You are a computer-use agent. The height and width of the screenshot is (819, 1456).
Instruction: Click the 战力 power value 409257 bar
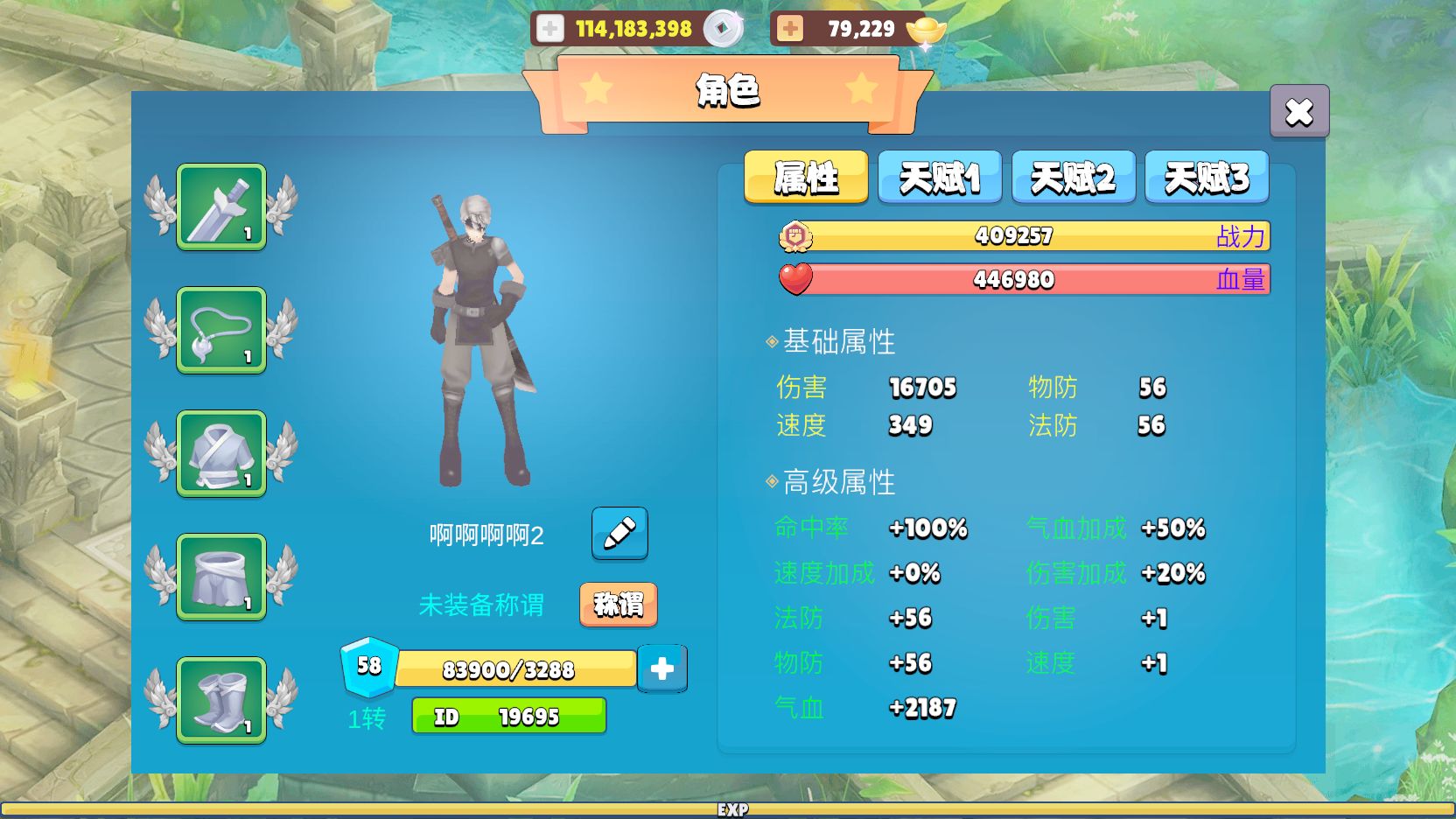(x=1015, y=235)
